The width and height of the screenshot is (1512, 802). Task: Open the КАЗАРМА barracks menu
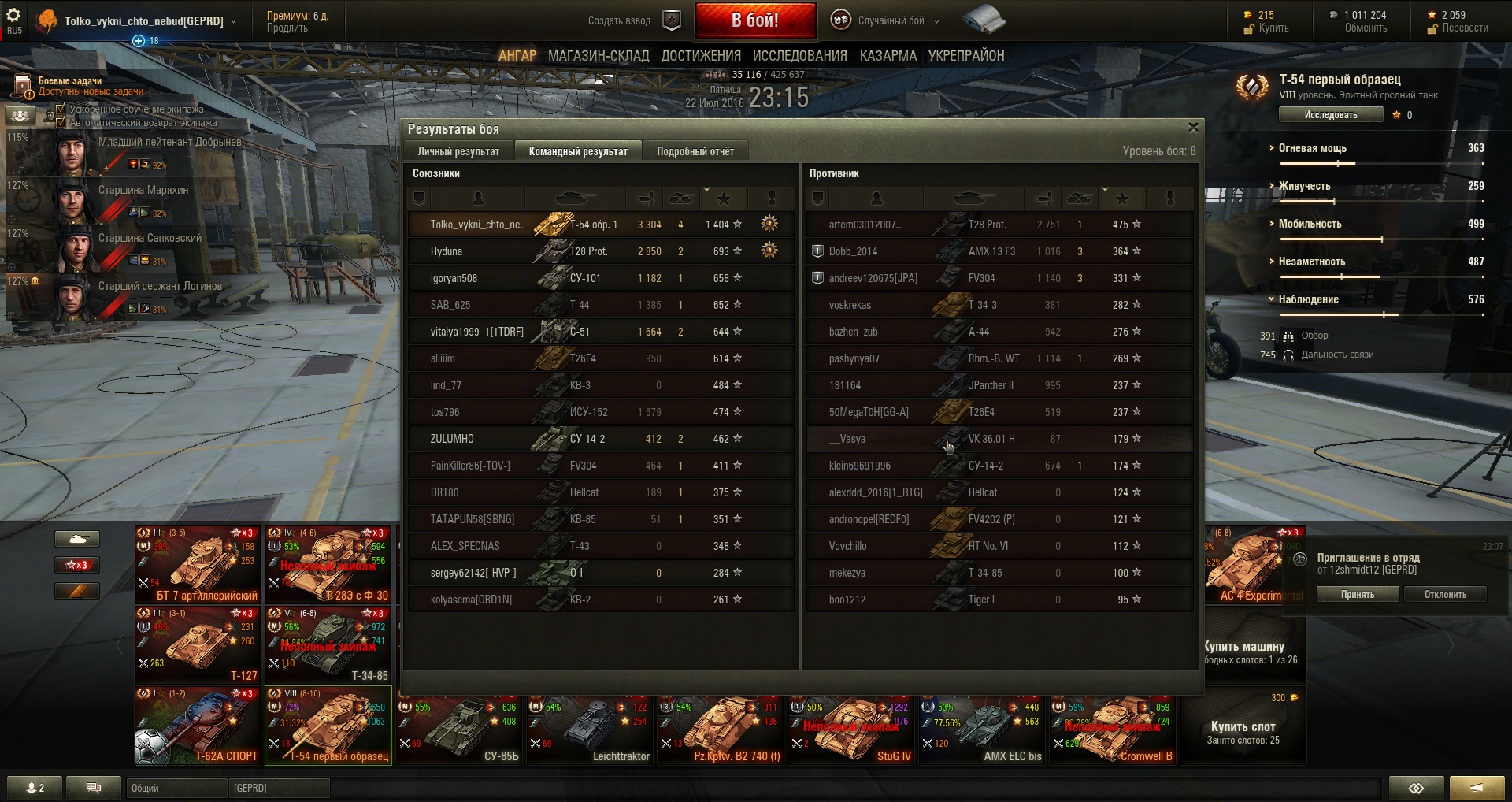[888, 56]
